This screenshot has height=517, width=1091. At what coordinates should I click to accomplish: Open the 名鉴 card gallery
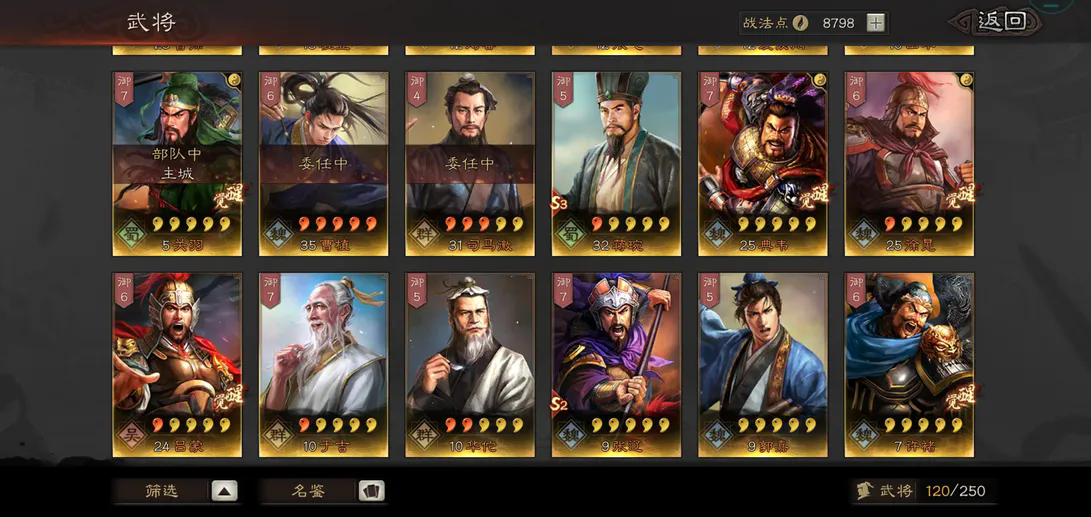coord(322,491)
